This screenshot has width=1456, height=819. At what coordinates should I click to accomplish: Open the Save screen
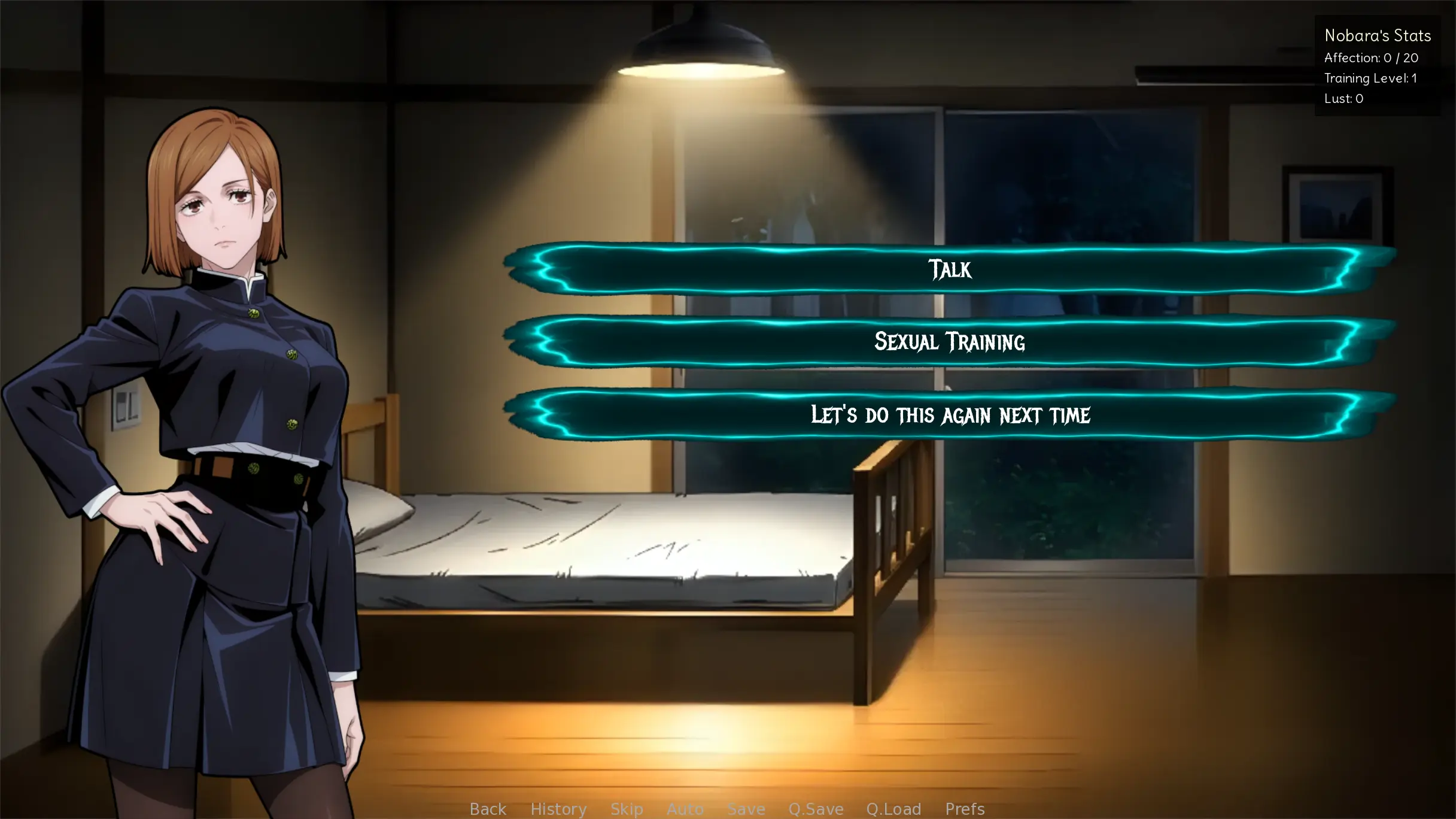click(x=746, y=809)
